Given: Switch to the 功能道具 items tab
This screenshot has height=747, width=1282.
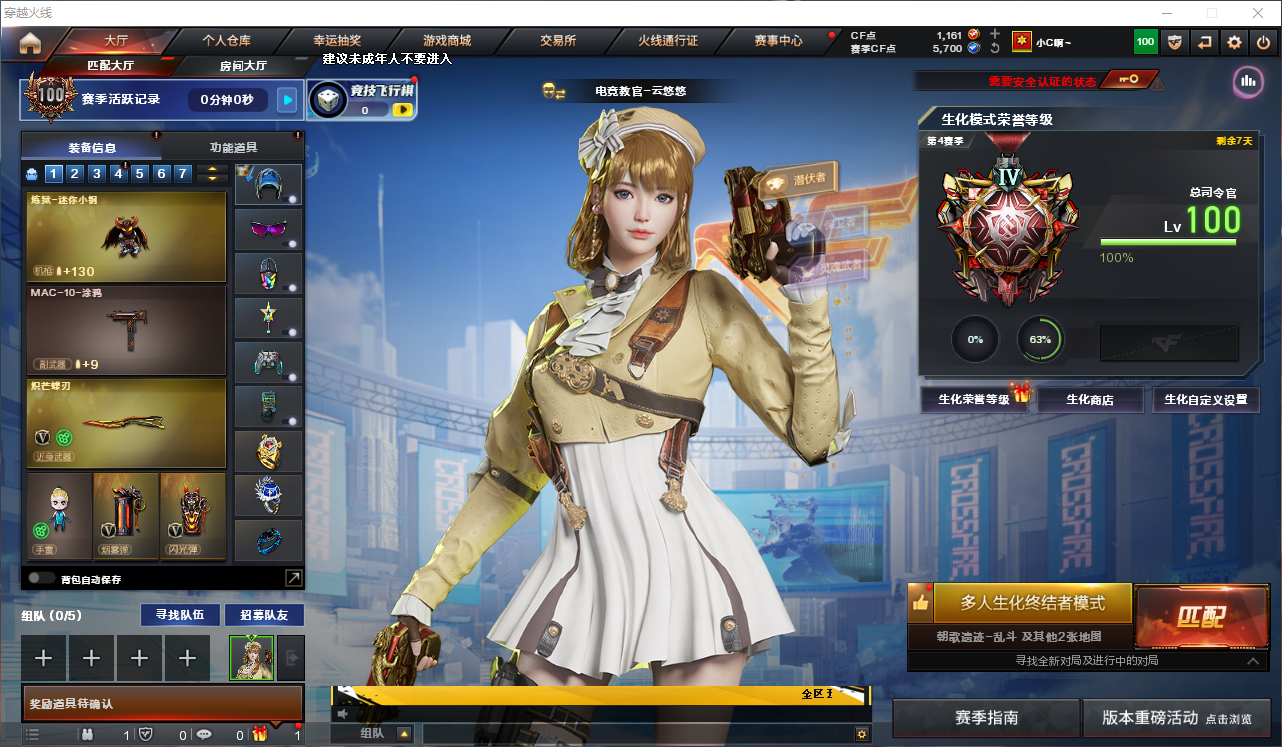Looking at the screenshot, I should (233, 147).
